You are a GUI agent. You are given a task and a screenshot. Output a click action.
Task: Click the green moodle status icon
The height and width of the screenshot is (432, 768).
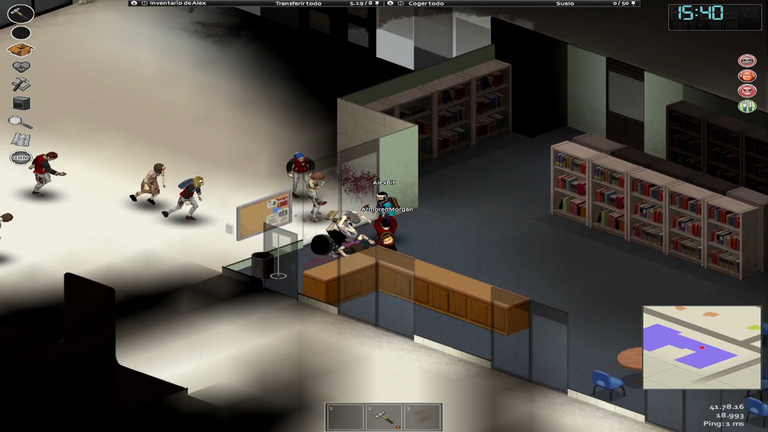[746, 105]
